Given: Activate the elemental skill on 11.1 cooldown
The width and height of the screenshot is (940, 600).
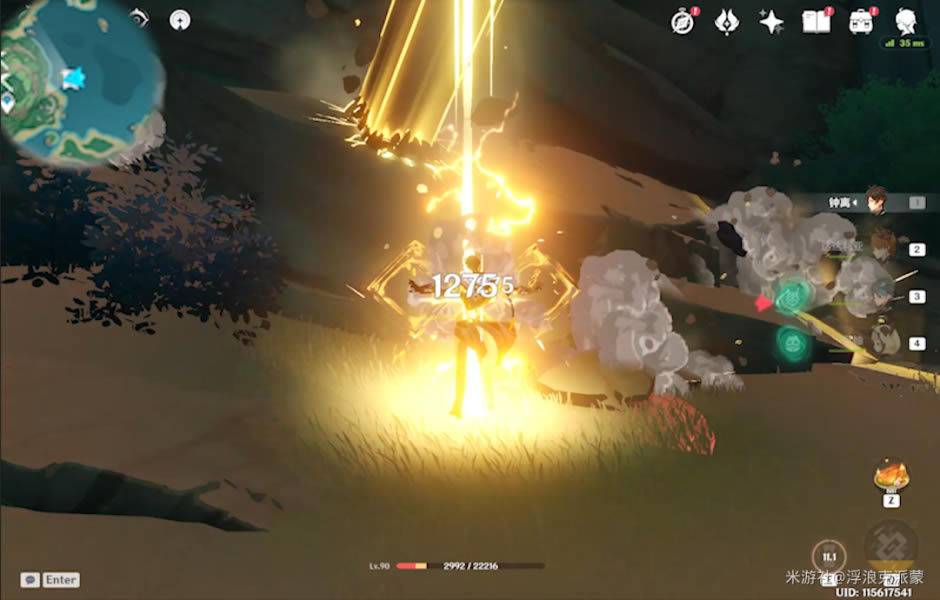Looking at the screenshot, I should [x=829, y=556].
